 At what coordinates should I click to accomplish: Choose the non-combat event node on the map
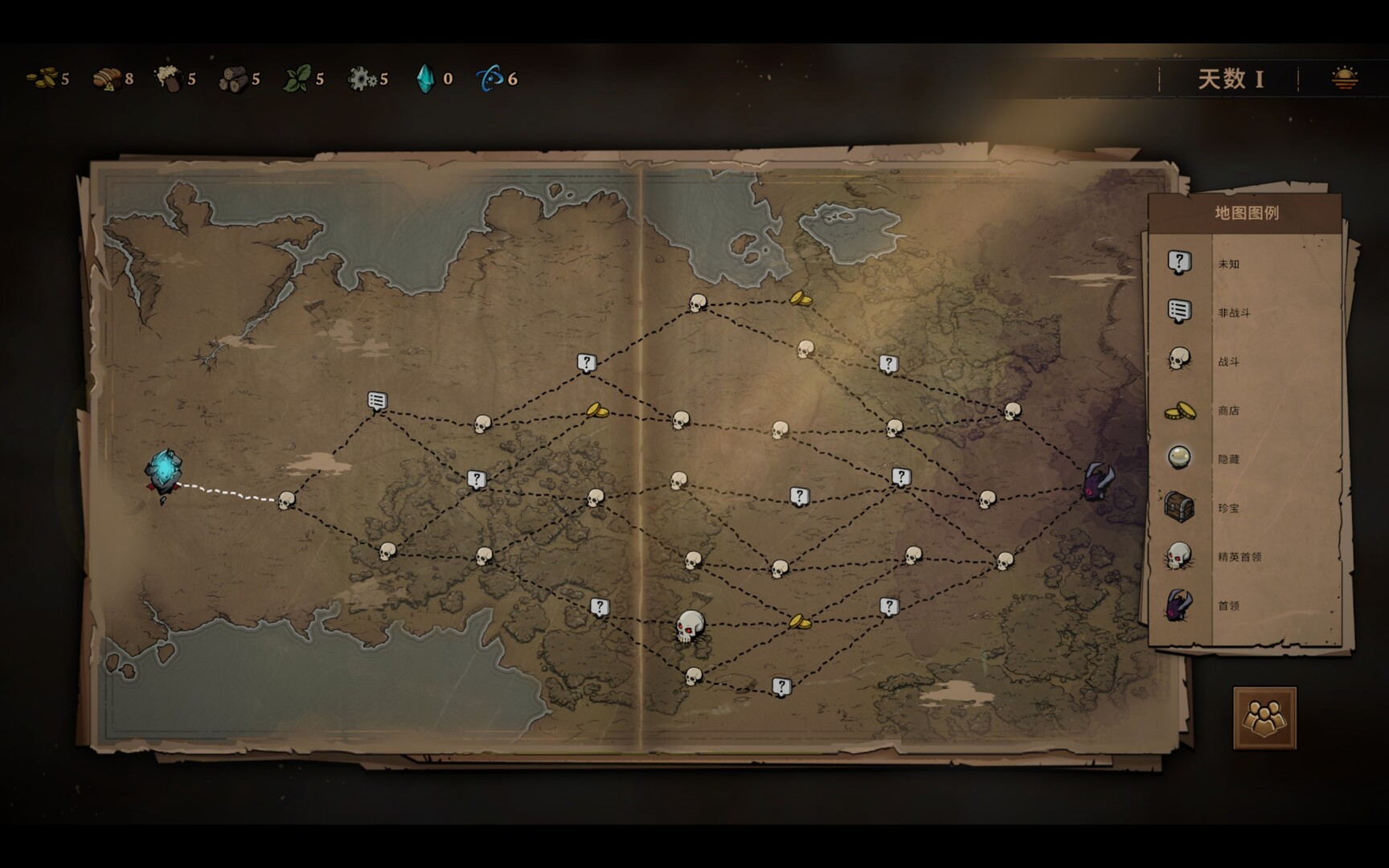[x=377, y=400]
